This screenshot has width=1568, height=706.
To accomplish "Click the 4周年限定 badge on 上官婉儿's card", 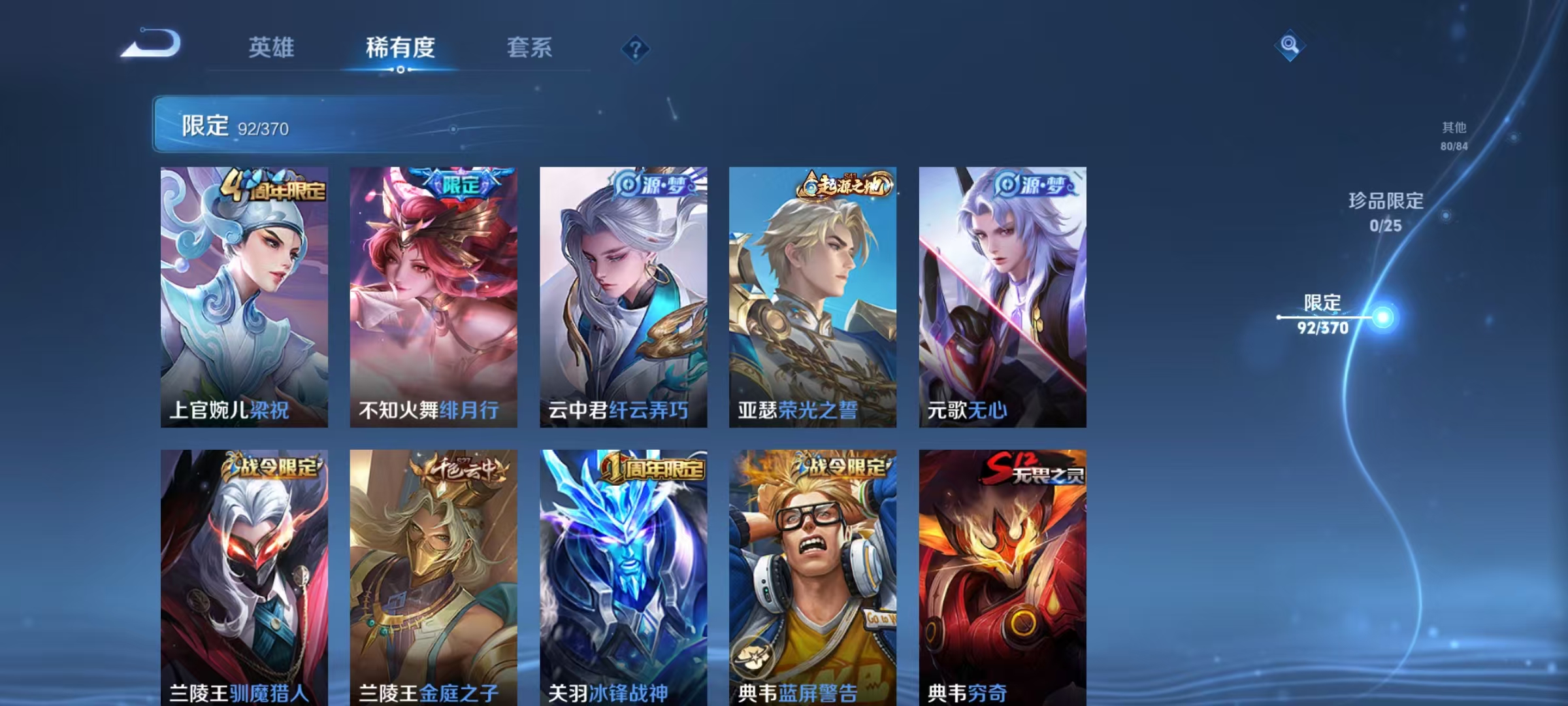I will coord(274,188).
